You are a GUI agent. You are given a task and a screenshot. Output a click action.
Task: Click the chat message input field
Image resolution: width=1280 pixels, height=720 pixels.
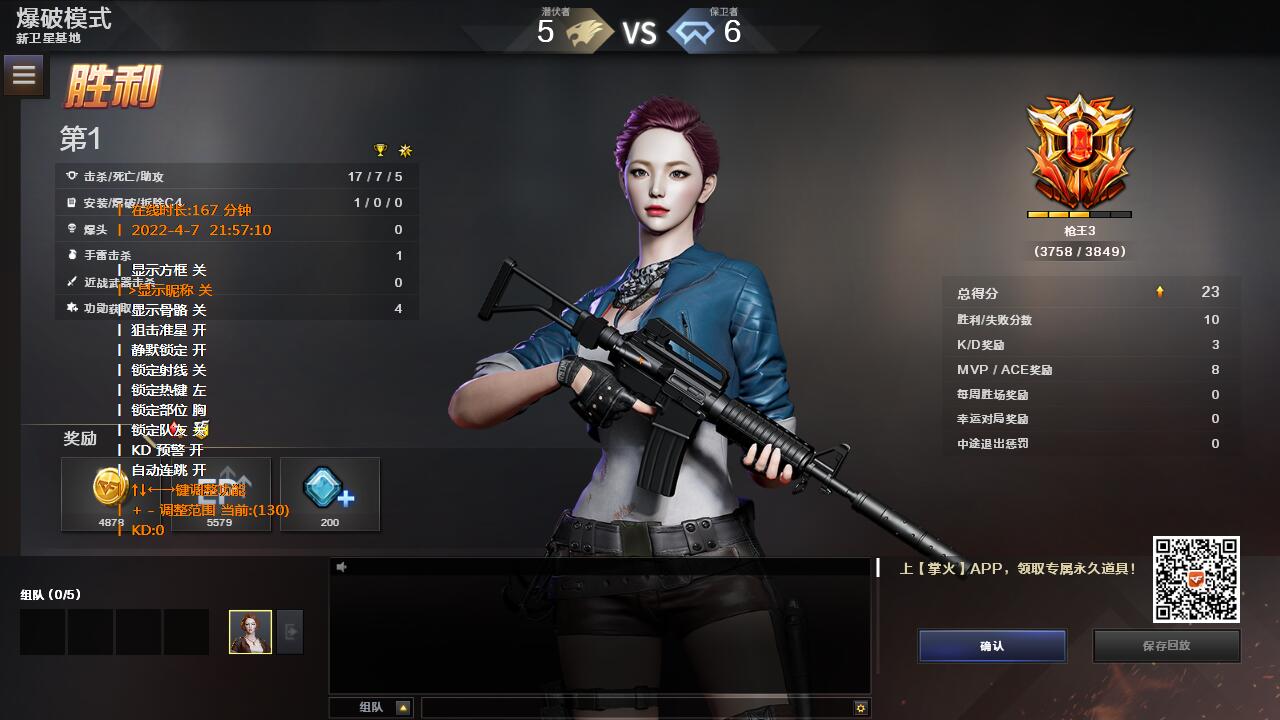click(x=636, y=708)
